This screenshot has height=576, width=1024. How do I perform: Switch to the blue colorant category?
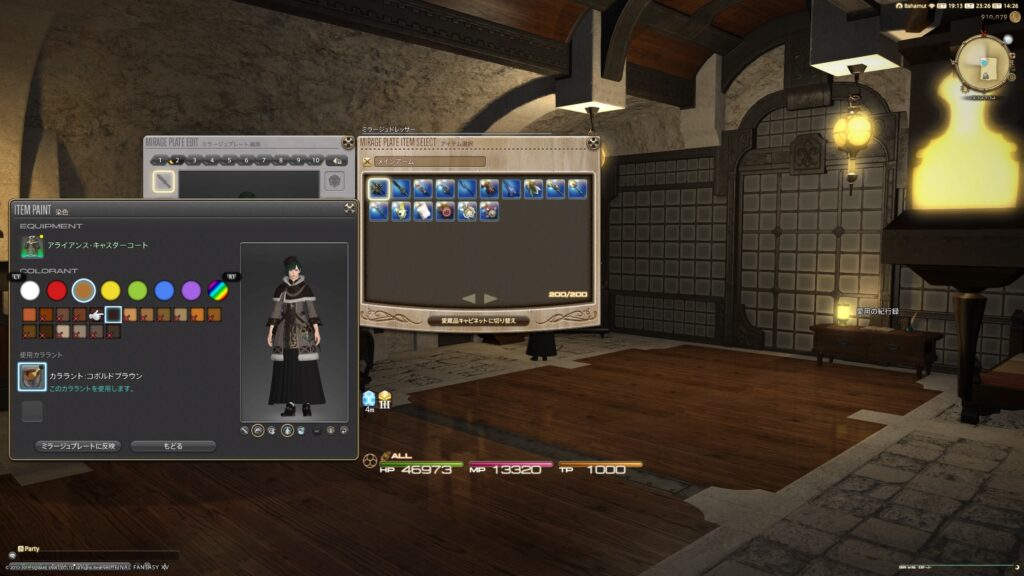point(165,290)
